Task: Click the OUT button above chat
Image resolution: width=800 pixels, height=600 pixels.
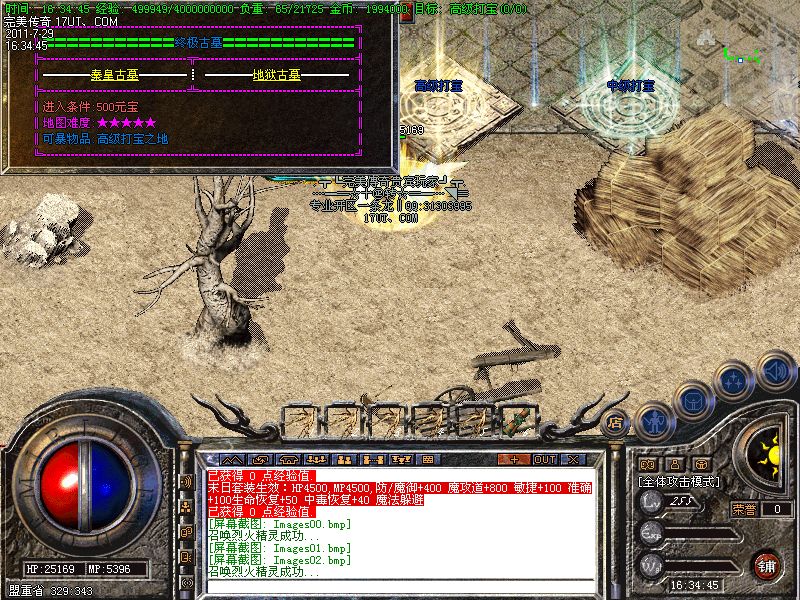Action: 545,460
